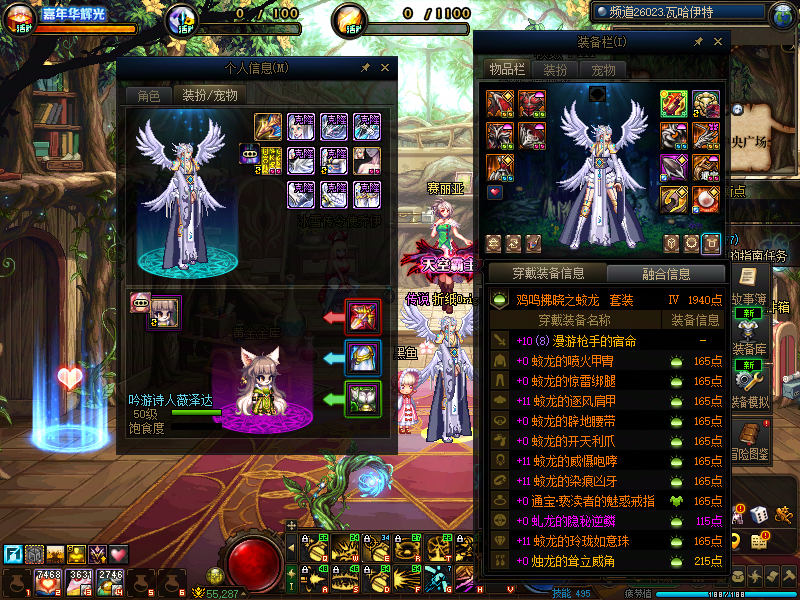Click the pet portrait slot for 薇泽达
Screen dimensions: 800x600
click(x=166, y=312)
